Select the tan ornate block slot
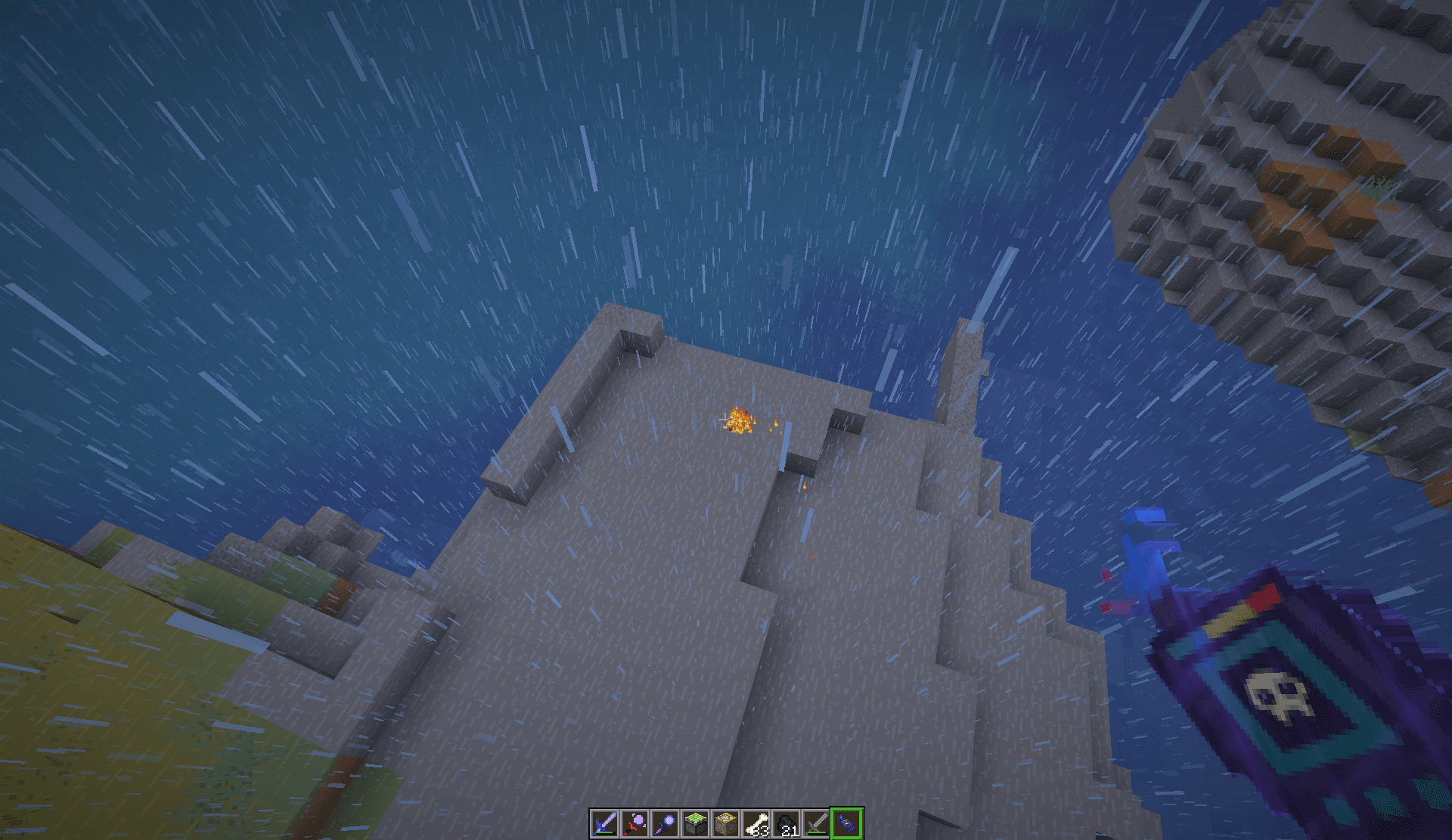 pos(725,823)
